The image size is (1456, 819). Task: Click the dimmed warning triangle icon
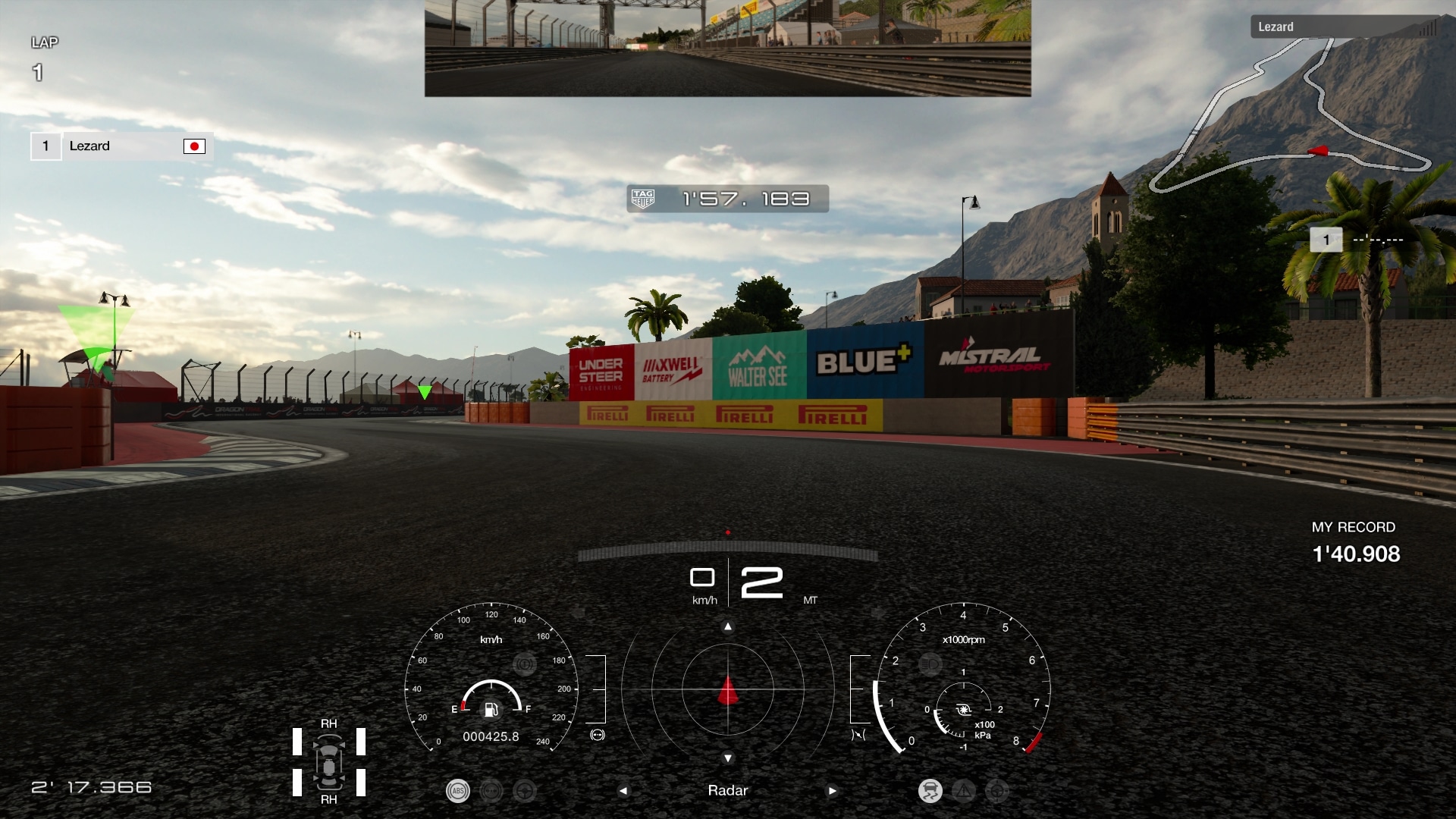click(964, 791)
